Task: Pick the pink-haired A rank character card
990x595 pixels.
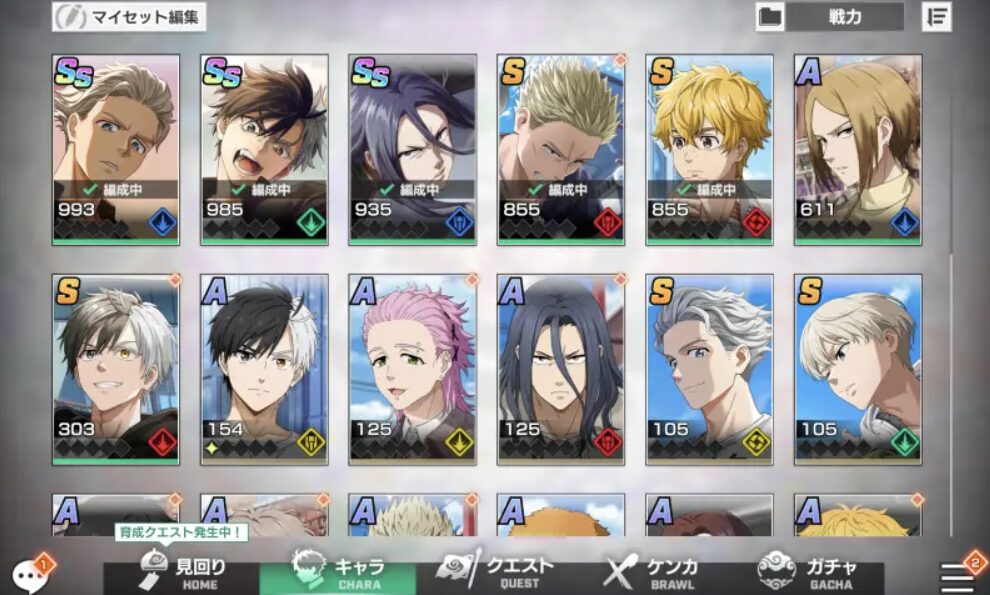Action: [412, 369]
